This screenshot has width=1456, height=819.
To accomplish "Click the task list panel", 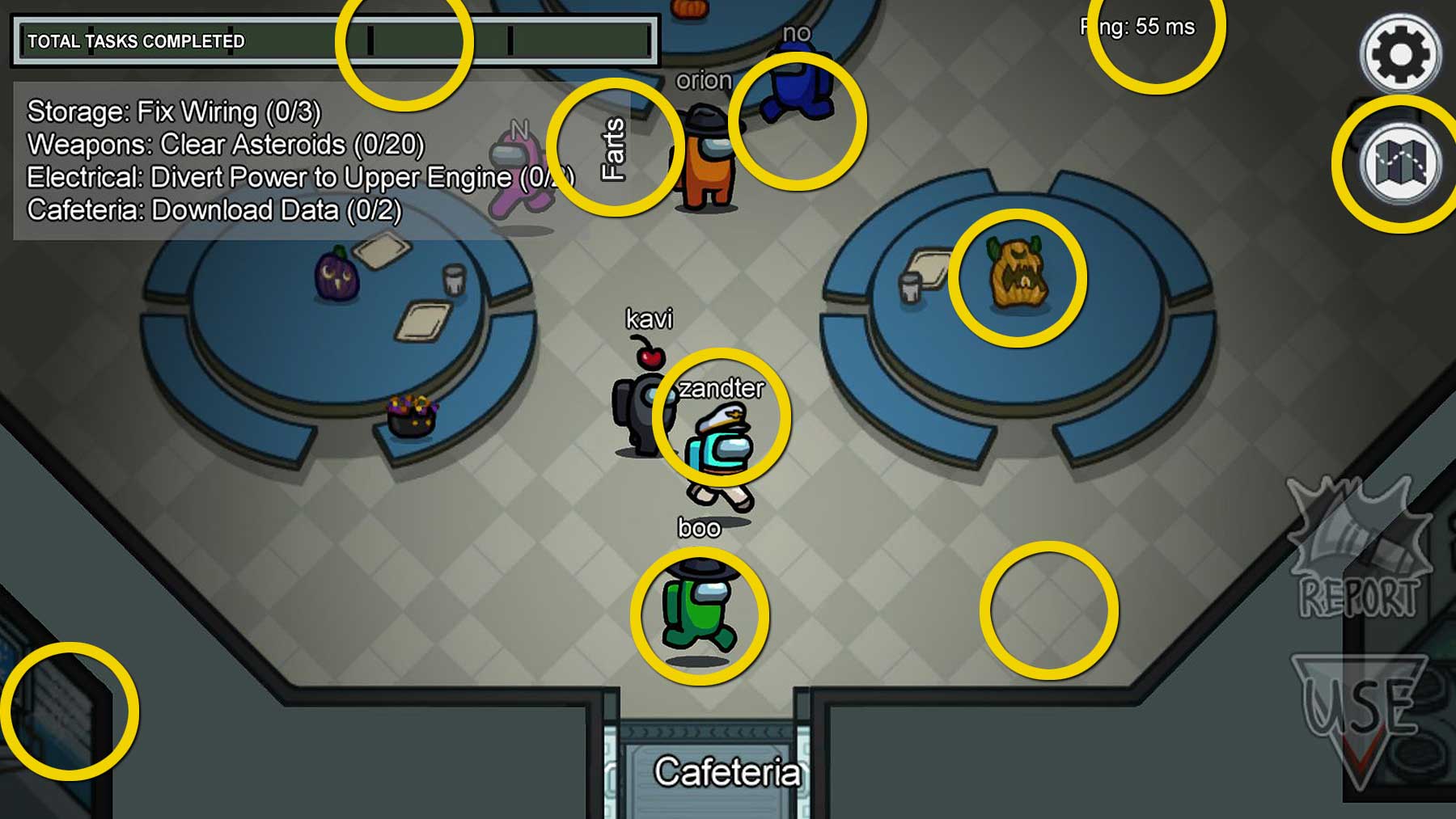I will (267, 161).
